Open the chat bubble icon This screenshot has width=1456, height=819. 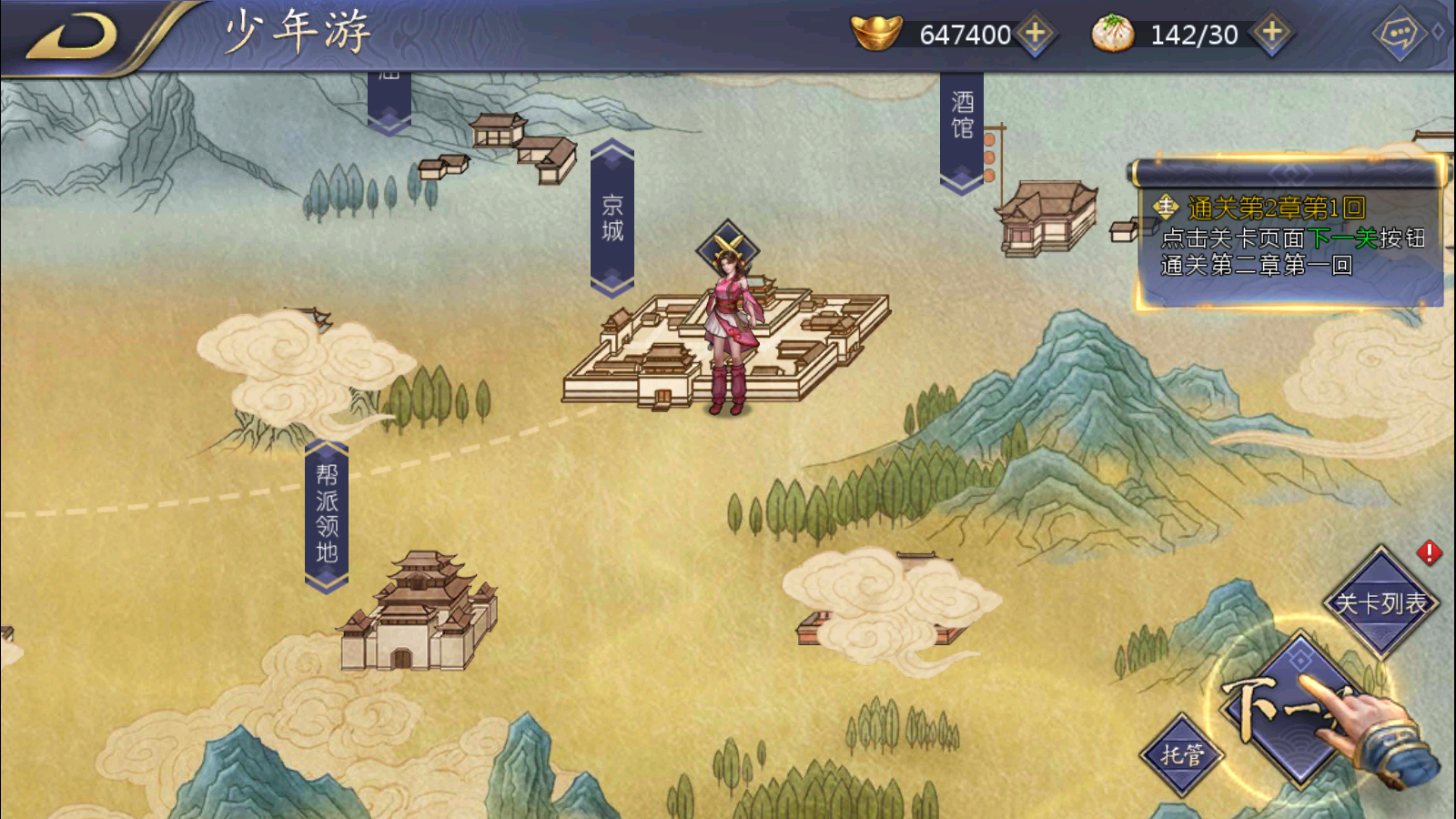(x=1399, y=35)
